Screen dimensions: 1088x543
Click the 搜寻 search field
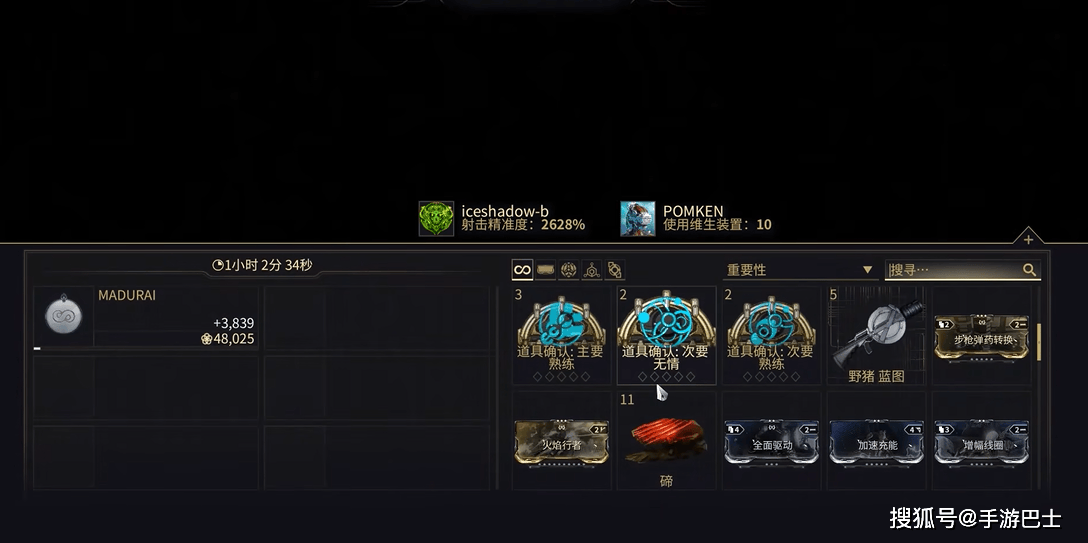(x=953, y=270)
